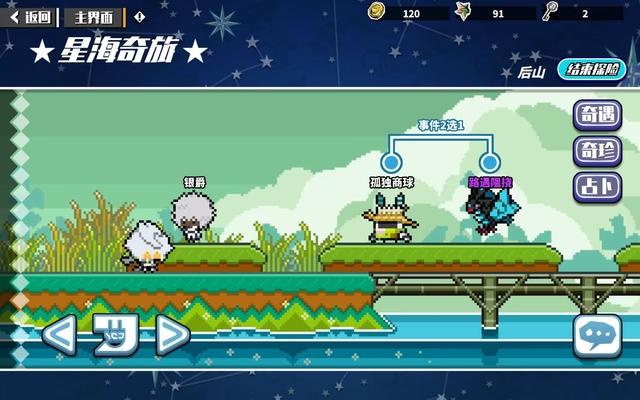Choose the 孤独商球 event node
Viewport: 640px width, 400px height.
tap(391, 161)
